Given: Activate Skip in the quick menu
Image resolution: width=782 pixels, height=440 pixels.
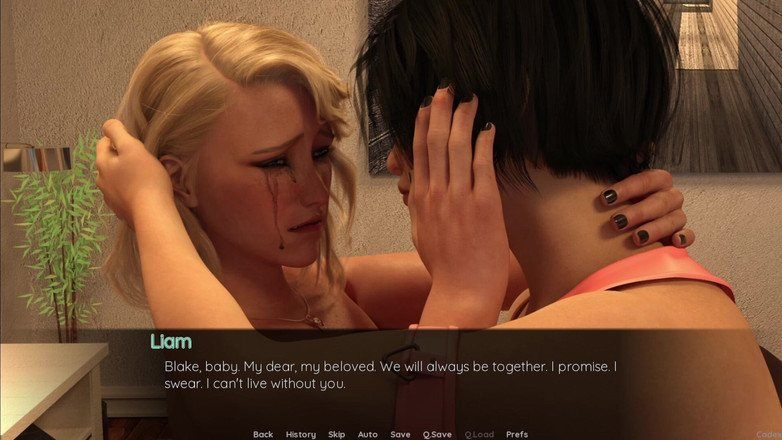Looking at the screenshot, I should point(337,434).
